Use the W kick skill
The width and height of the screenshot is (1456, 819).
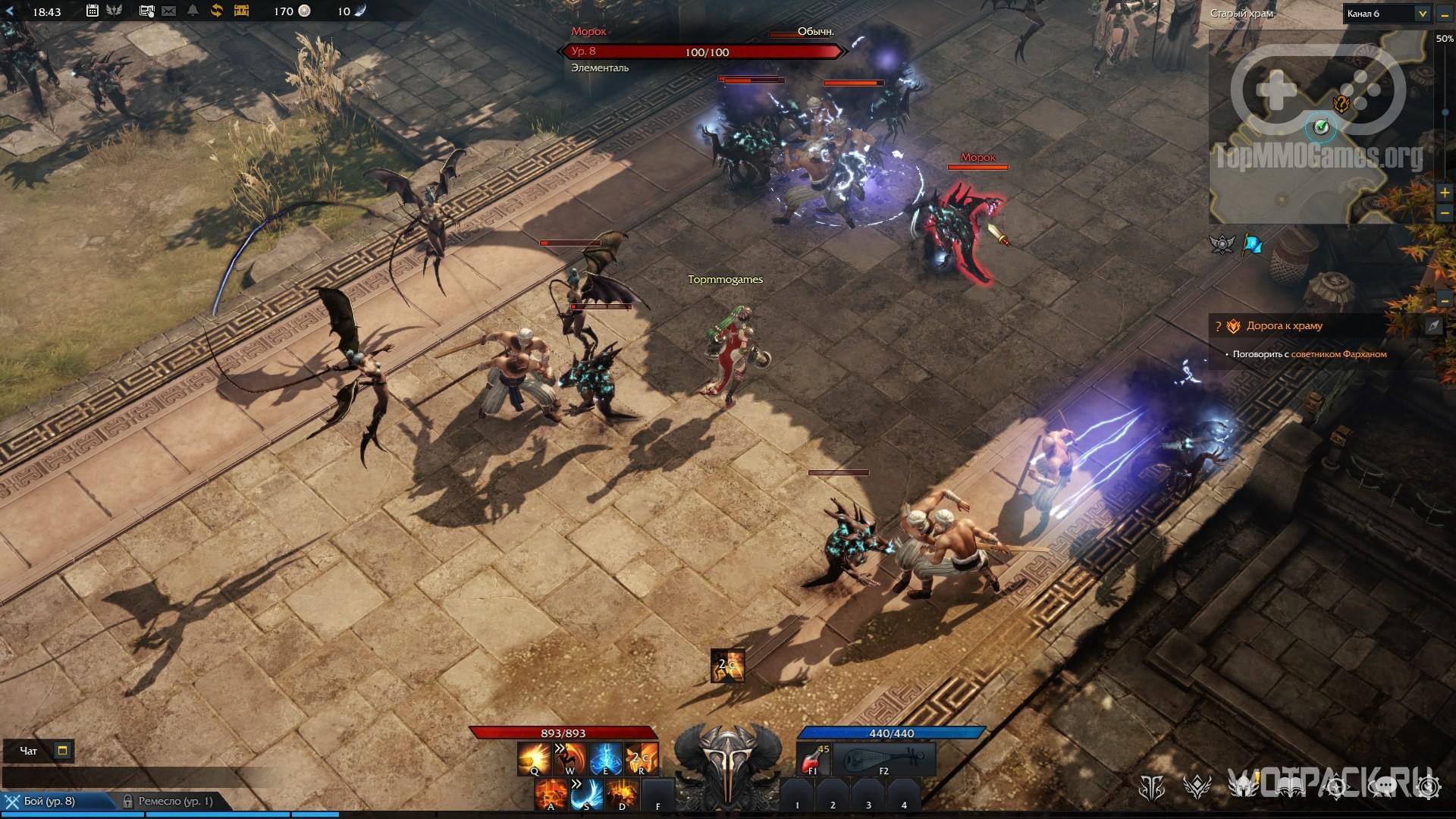[570, 758]
